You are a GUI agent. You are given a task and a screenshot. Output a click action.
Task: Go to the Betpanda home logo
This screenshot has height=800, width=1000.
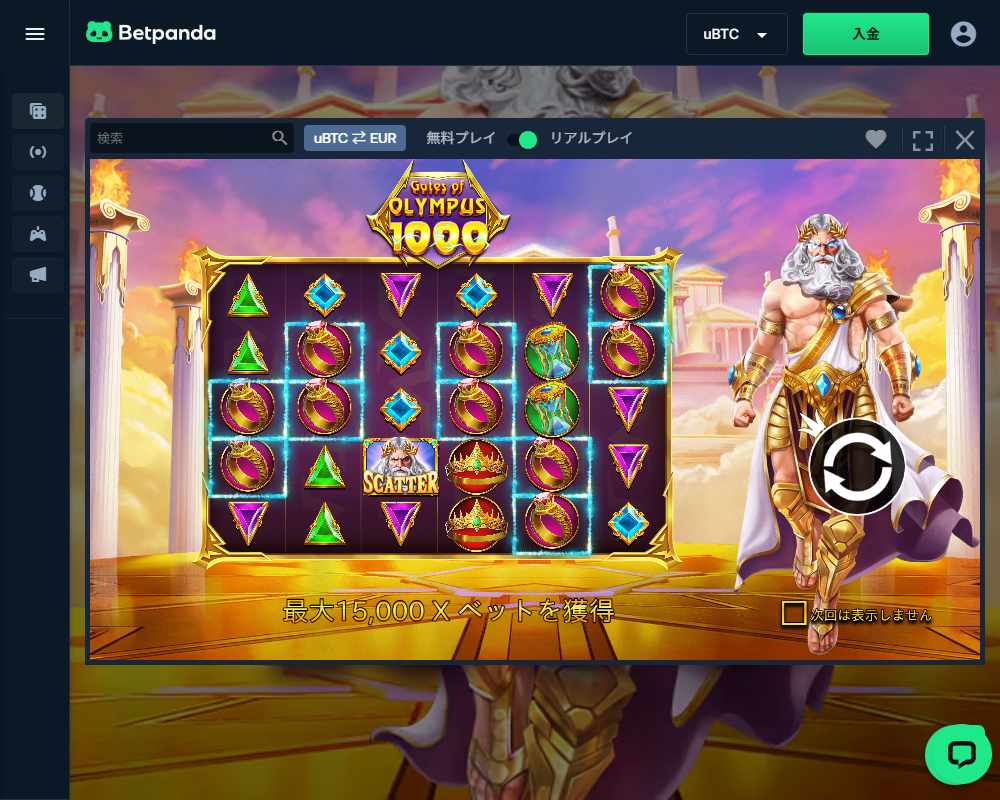coord(151,33)
